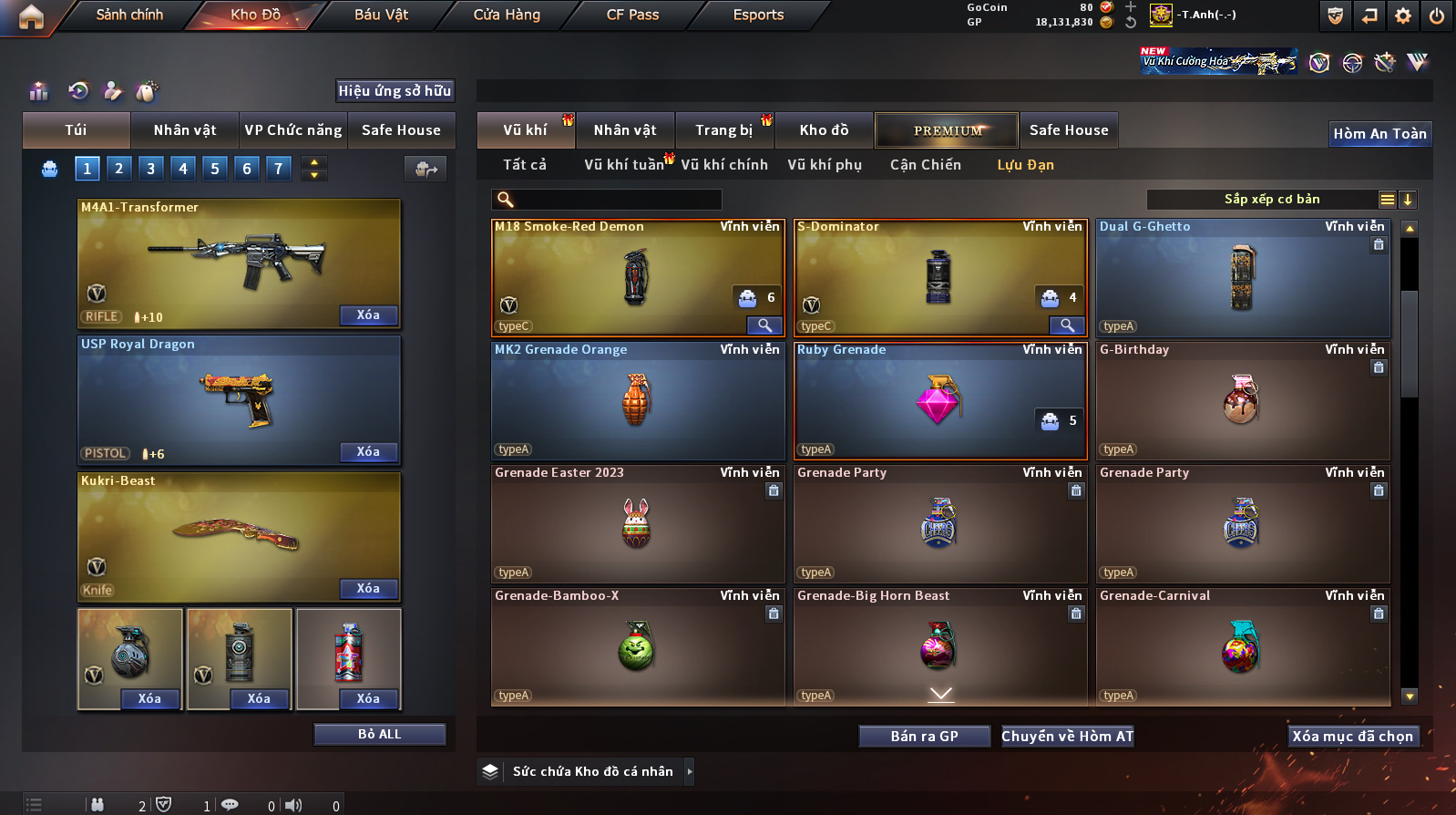Select the M4A1-Transformer rifle slot
This screenshot has height=815, width=1456.
239,262
